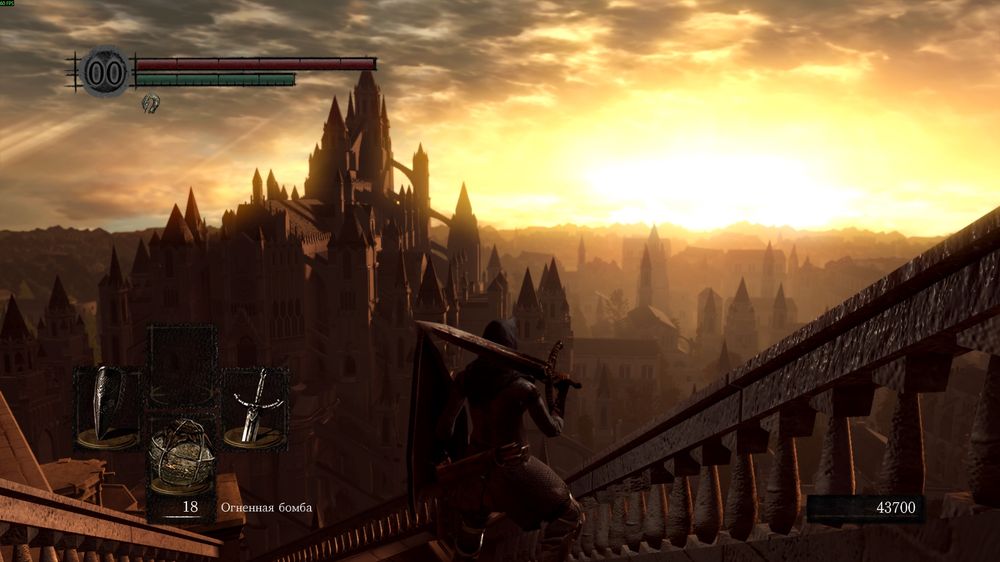Screen dimensions: 1000x562
Task: Click the empty spell slot above the firebomb
Action: tap(182, 364)
